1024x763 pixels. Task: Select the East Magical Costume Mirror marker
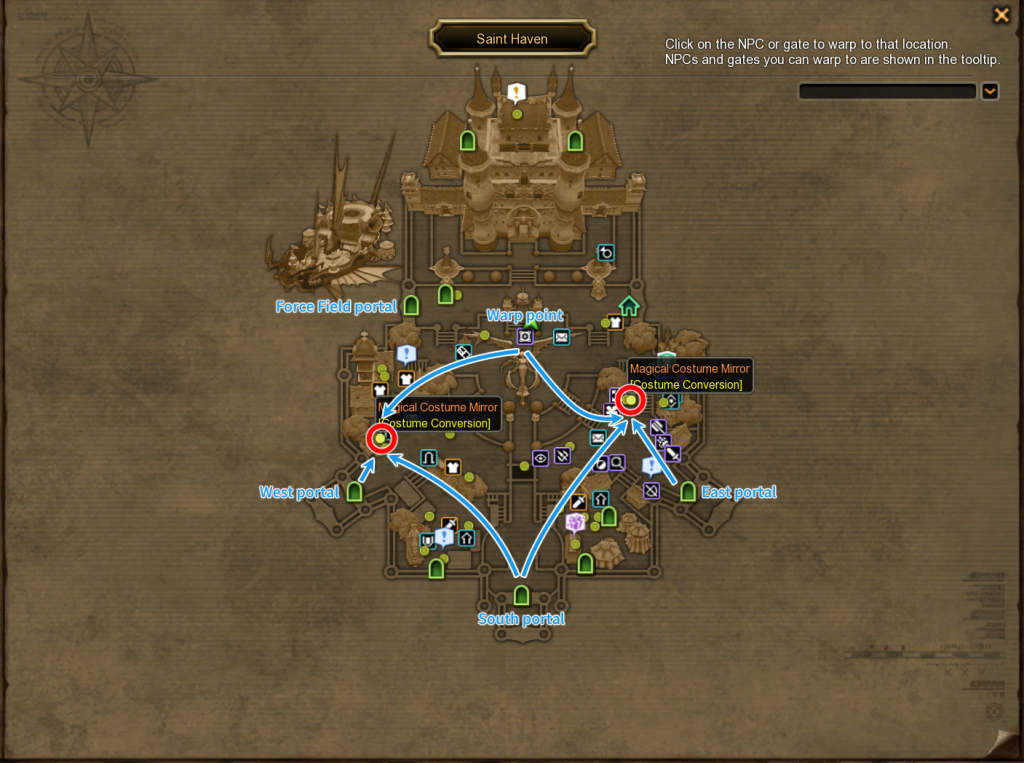(x=631, y=400)
